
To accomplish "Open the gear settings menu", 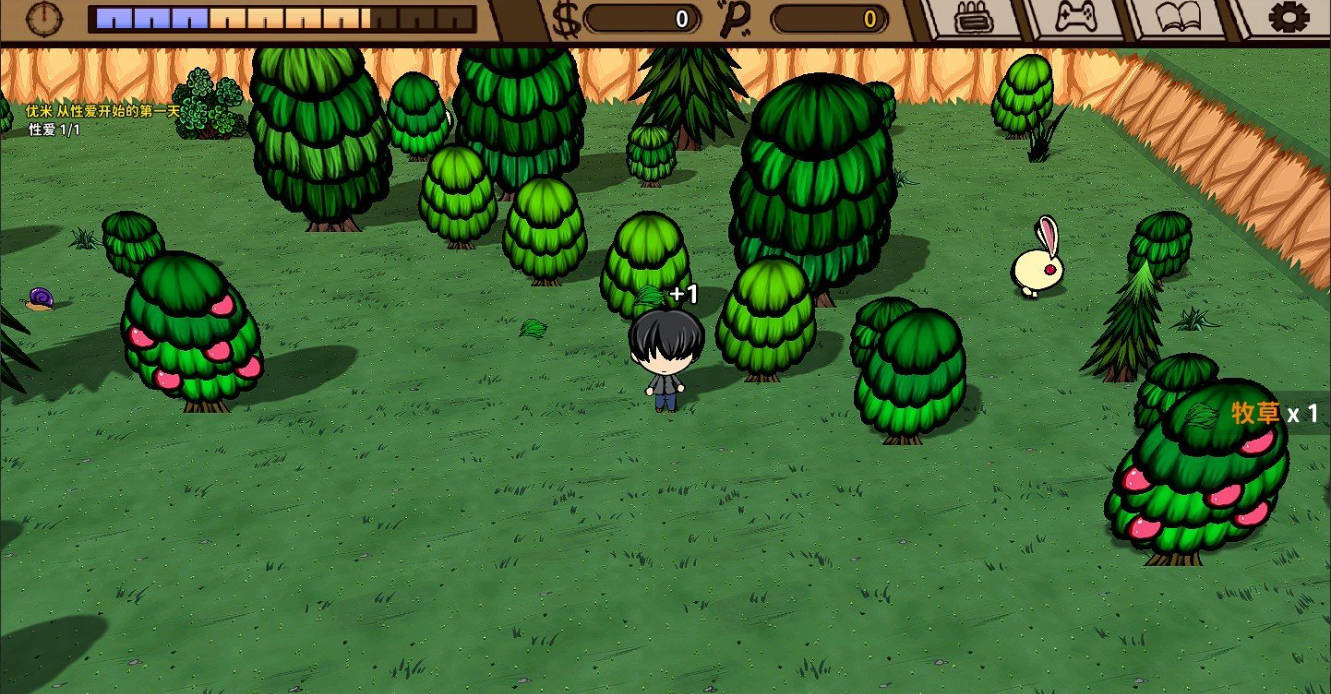I will pos(1288,18).
